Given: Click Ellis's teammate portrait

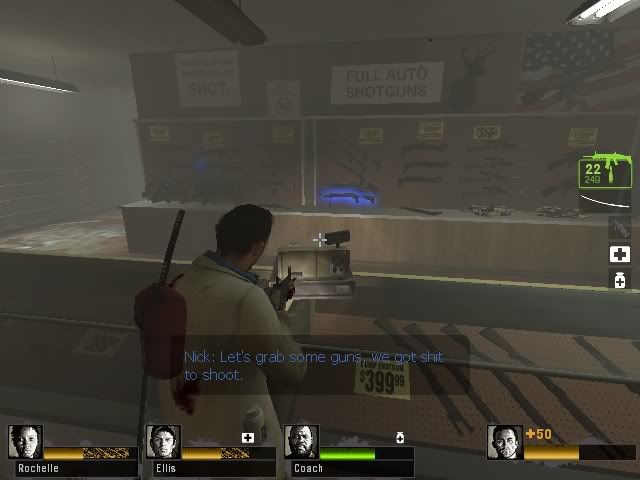Looking at the screenshot, I should pyautogui.click(x=163, y=443).
